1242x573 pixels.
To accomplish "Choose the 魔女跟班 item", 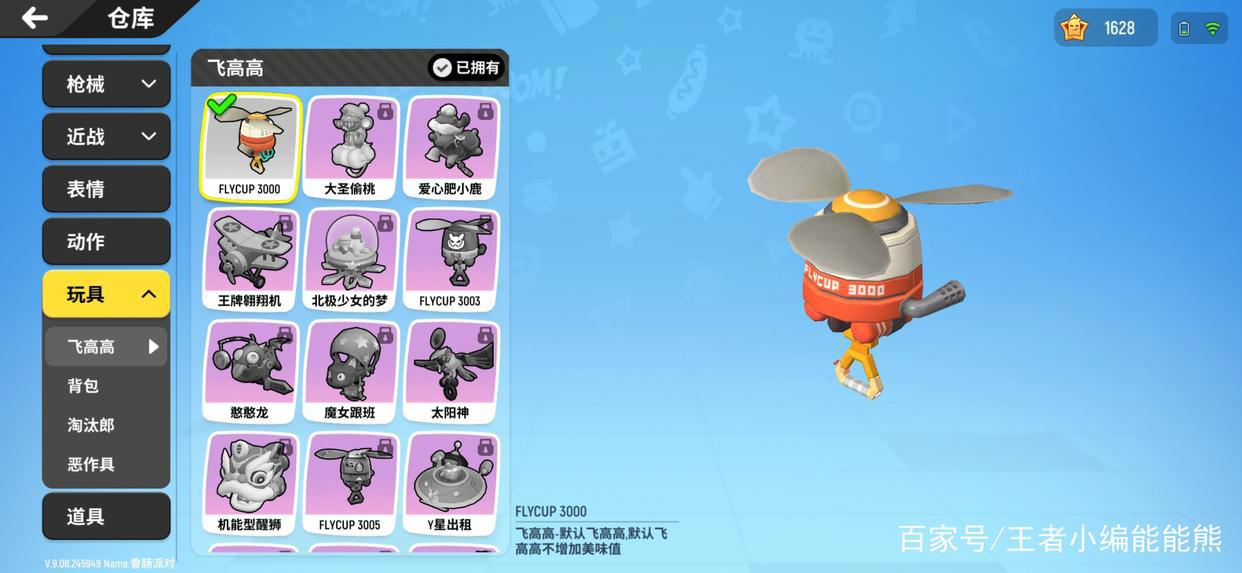I will click(350, 372).
